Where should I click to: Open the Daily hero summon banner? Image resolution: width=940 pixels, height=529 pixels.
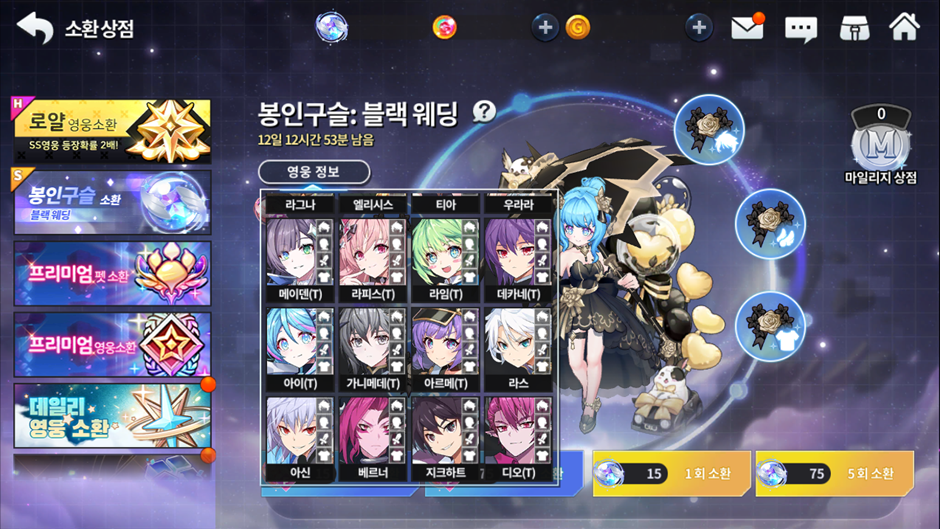click(x=112, y=415)
